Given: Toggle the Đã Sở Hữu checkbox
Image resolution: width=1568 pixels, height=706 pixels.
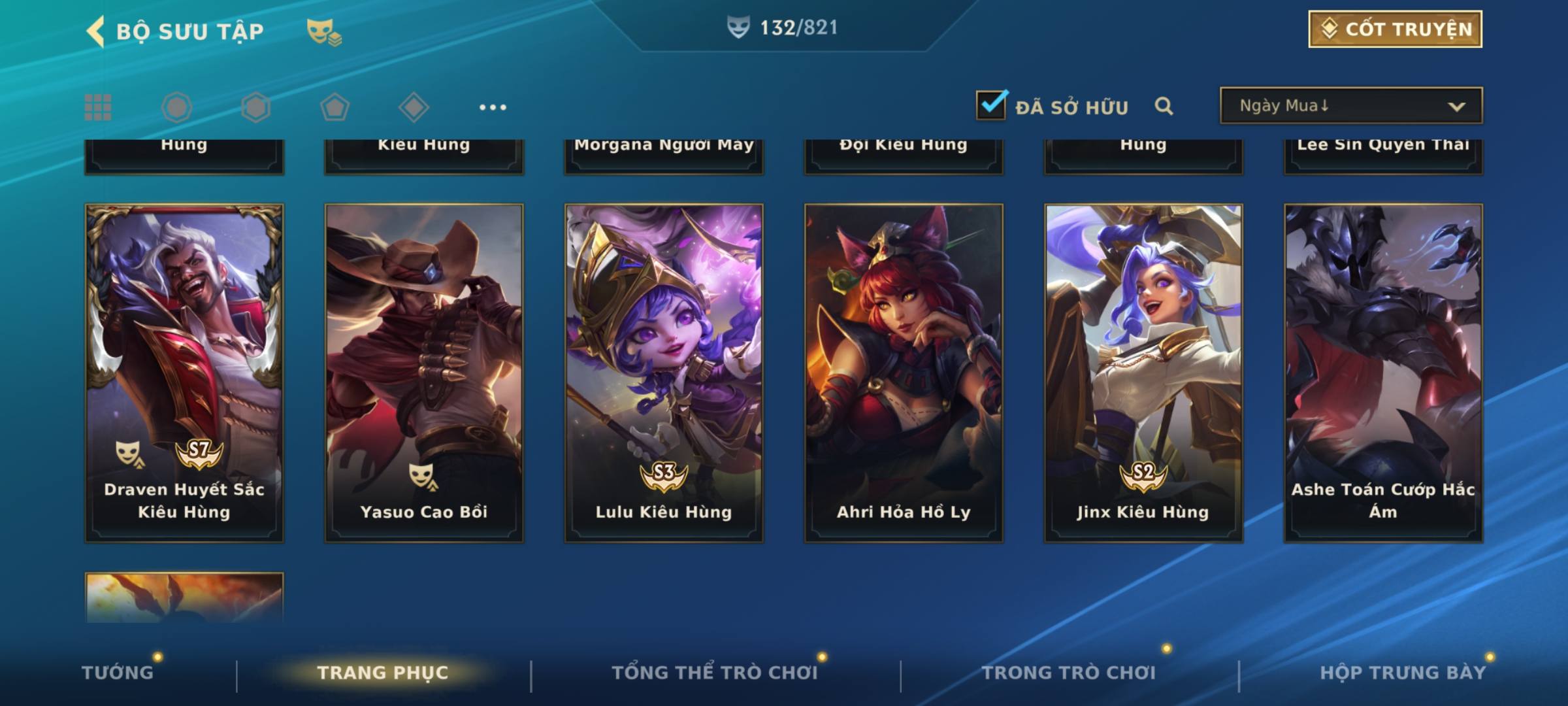Looking at the screenshot, I should tap(990, 105).
